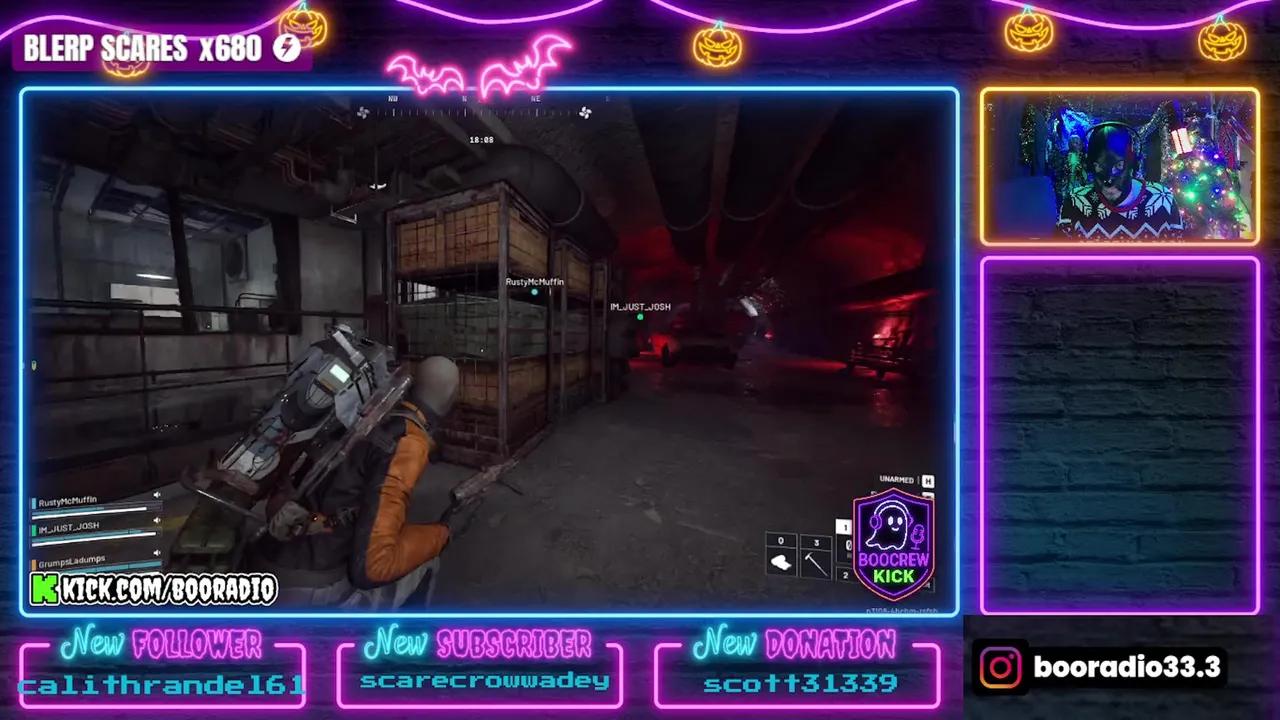Select weapon slot 1 in the inventory bar
Viewport: 1280px width, 720px height.
[845, 524]
